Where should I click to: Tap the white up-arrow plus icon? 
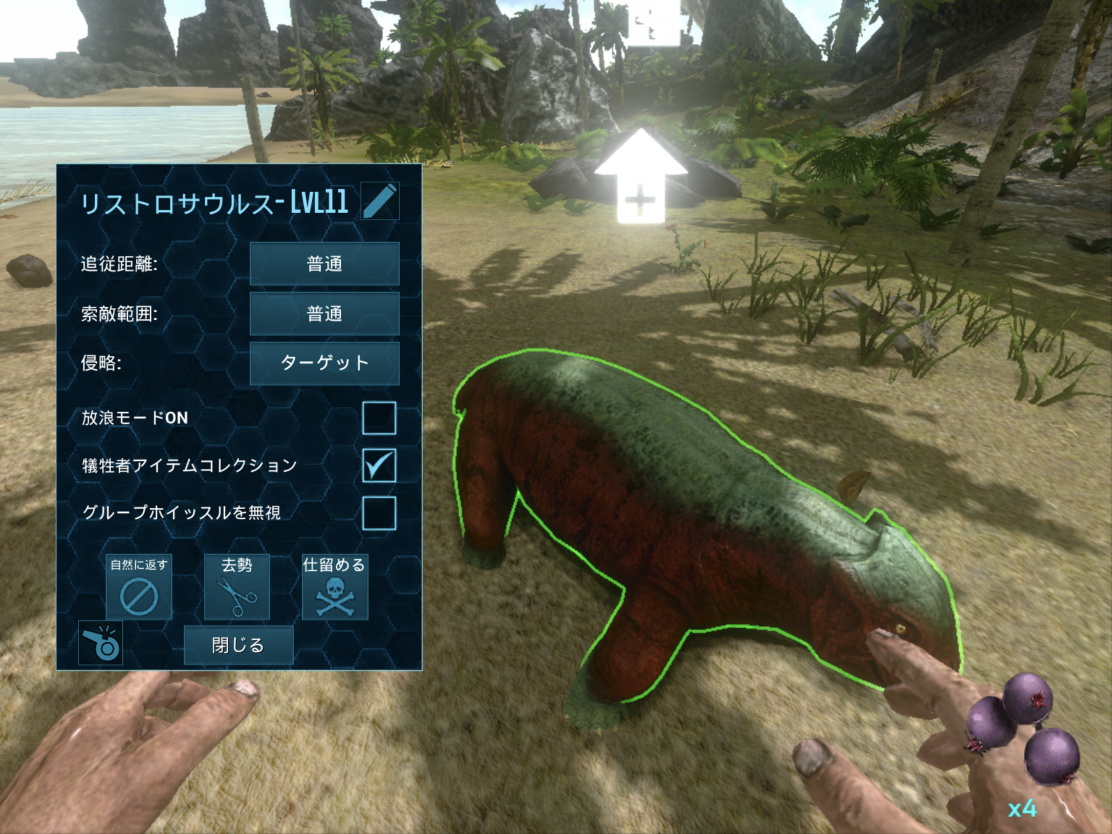(640, 175)
